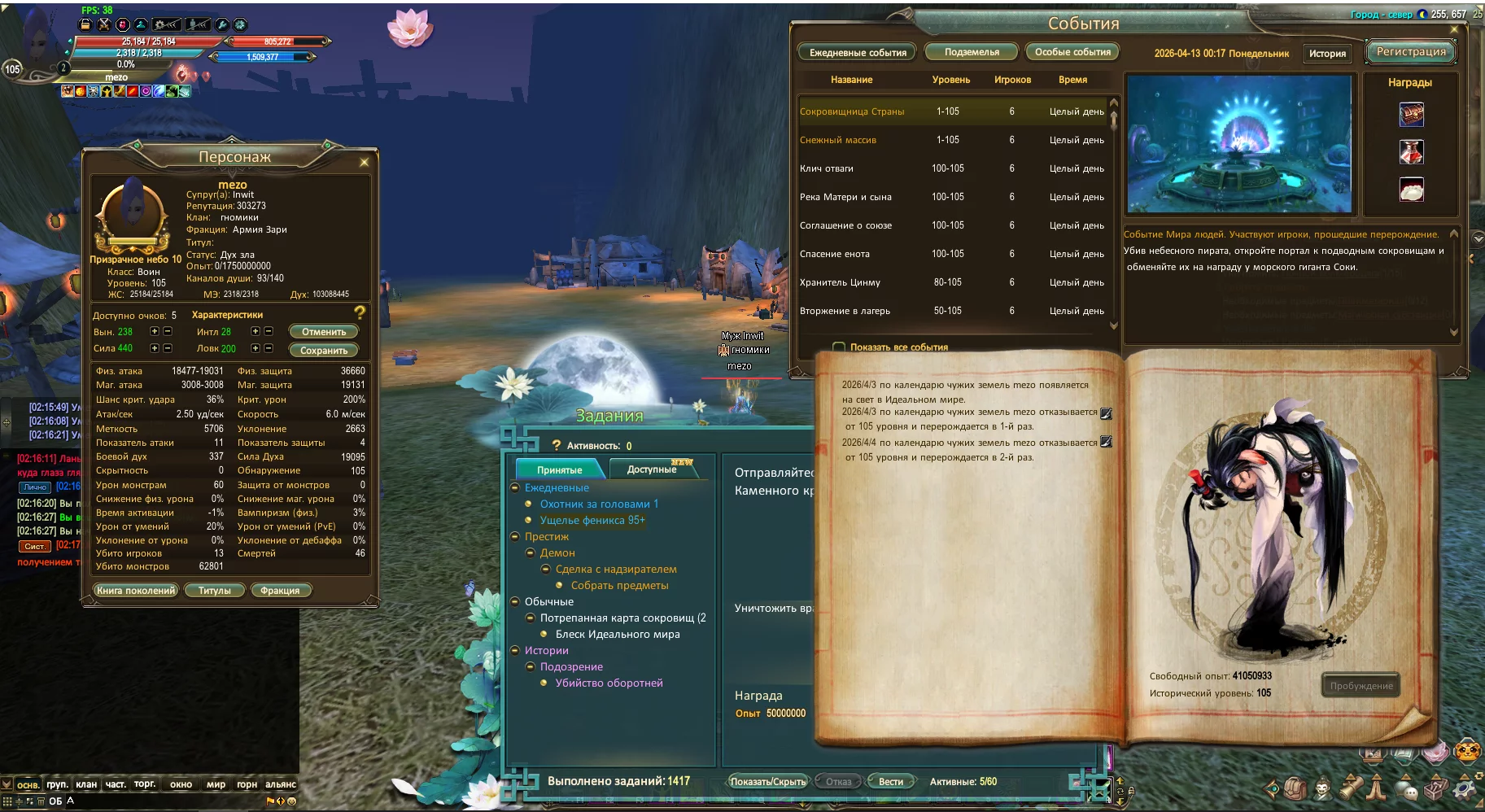Open the История events history
Screen dimensions: 1485x812
tap(1327, 54)
